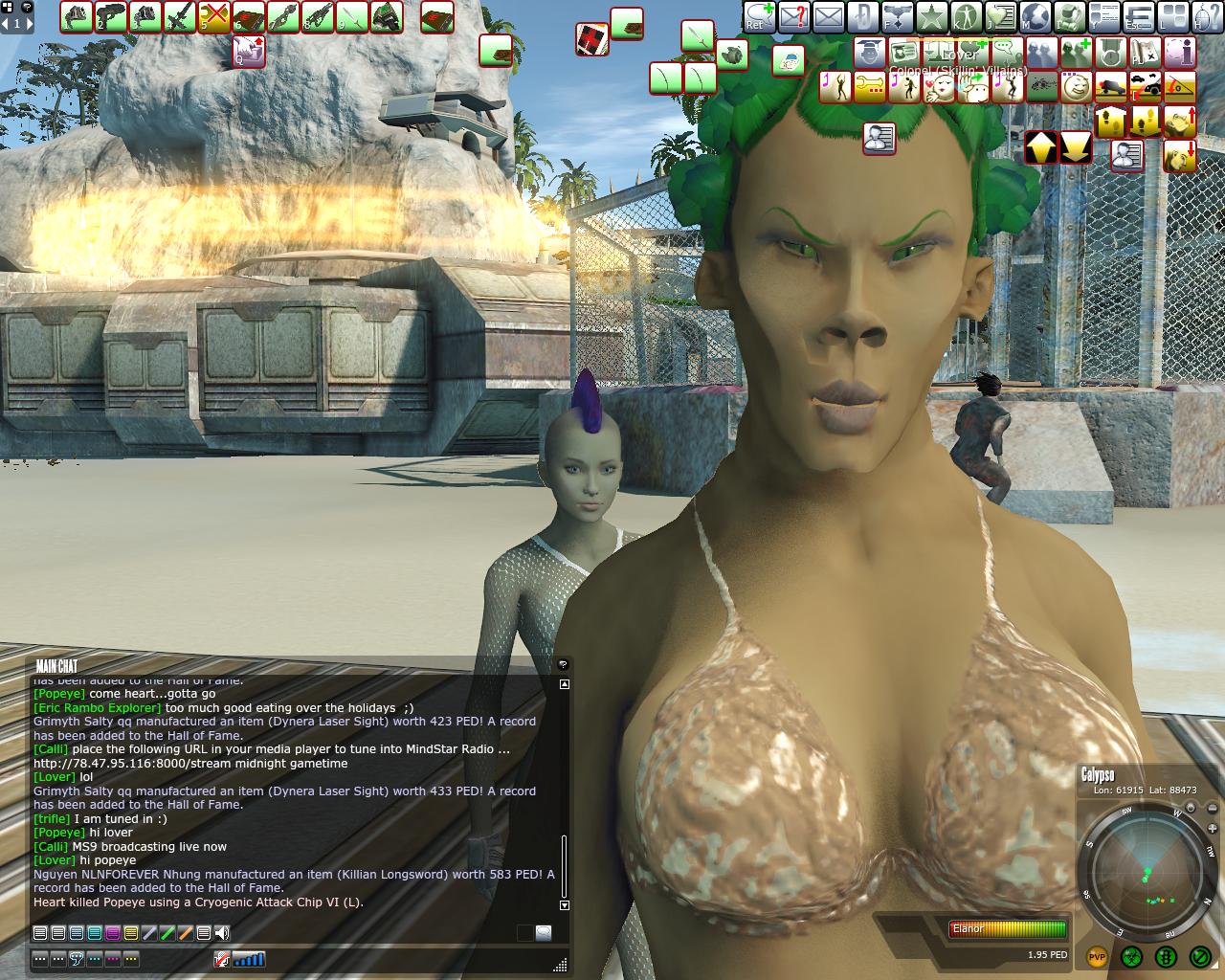1225x980 pixels.
Task: Open the Main Chat help button
Action: click(563, 664)
